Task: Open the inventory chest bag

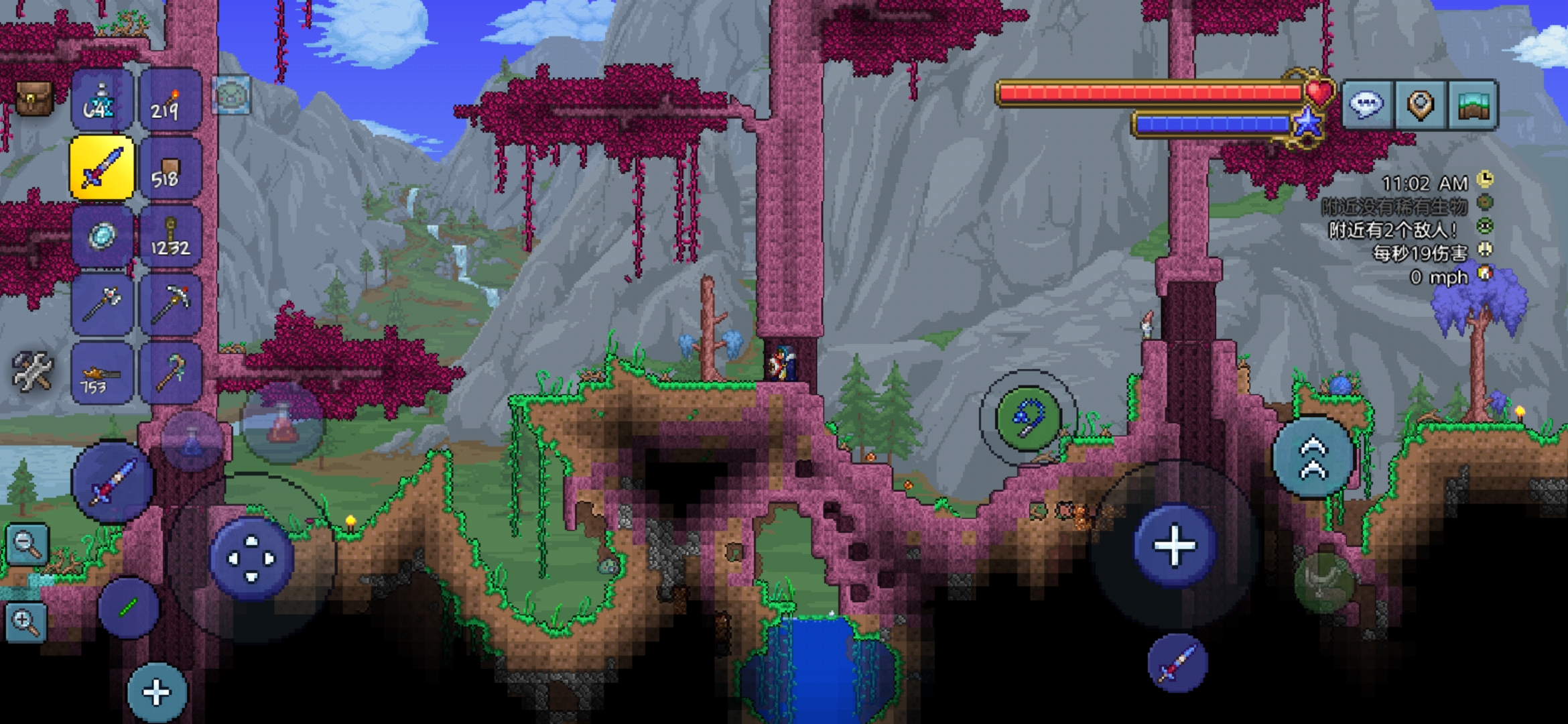Action: [x=34, y=99]
